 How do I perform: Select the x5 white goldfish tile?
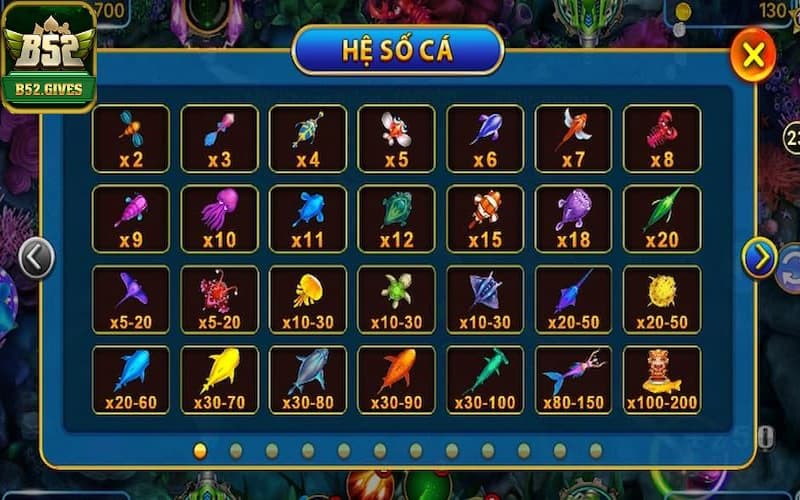tap(396, 138)
